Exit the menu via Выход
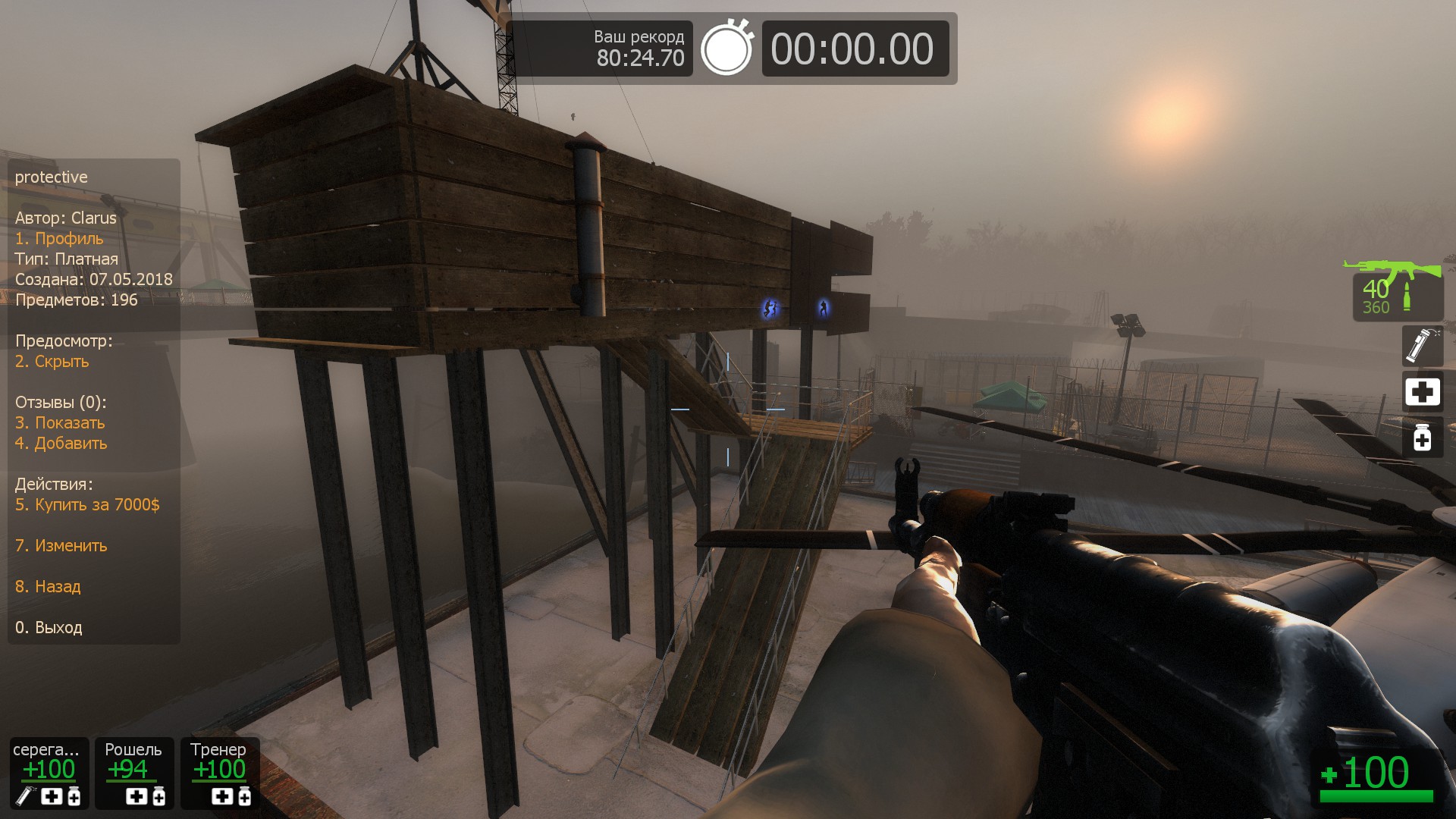The width and height of the screenshot is (1456, 819). [49, 628]
